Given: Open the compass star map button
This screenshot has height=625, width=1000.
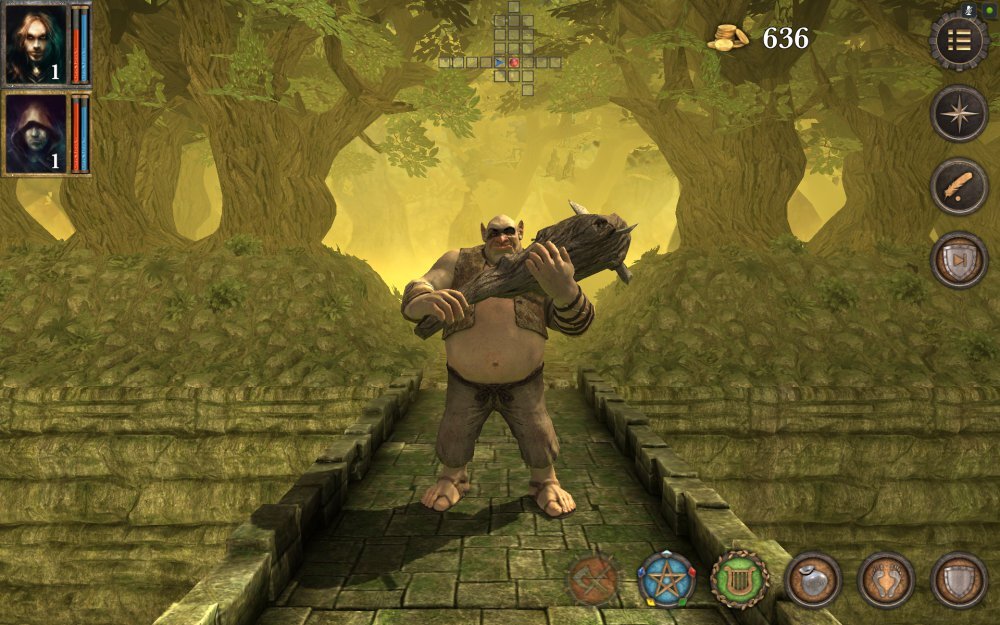Looking at the screenshot, I should (959, 113).
